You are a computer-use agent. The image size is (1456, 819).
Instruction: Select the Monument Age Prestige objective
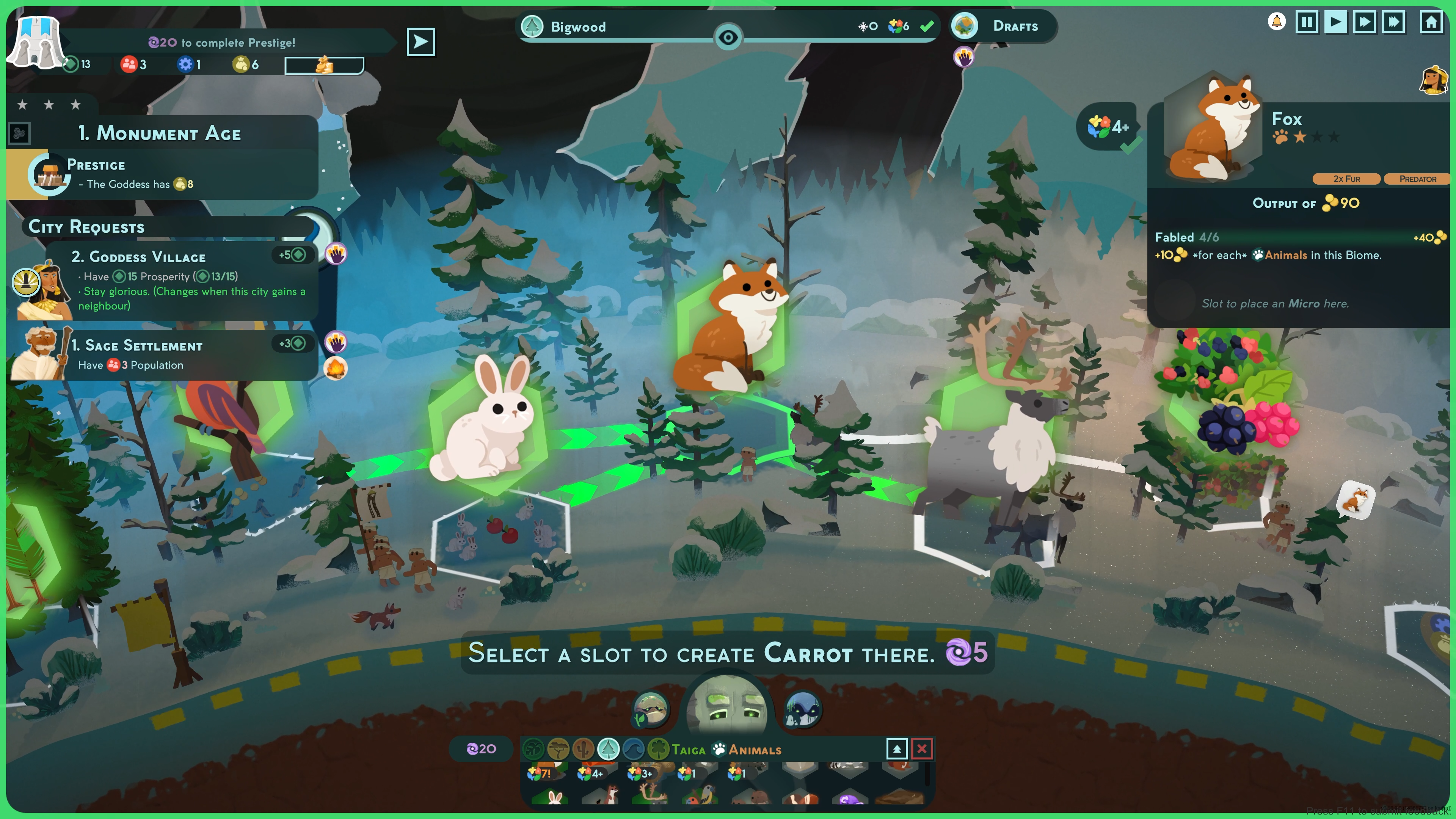[x=164, y=174]
